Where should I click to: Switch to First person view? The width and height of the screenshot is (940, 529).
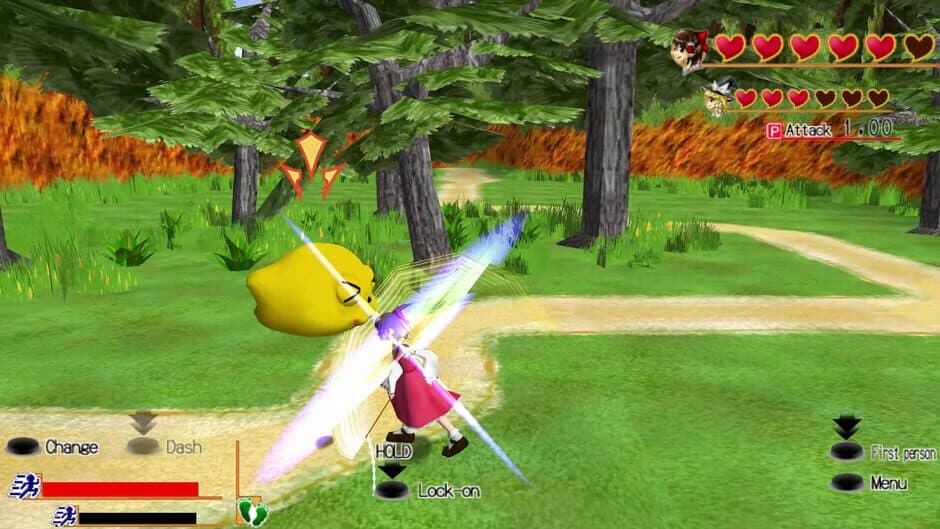pos(847,452)
